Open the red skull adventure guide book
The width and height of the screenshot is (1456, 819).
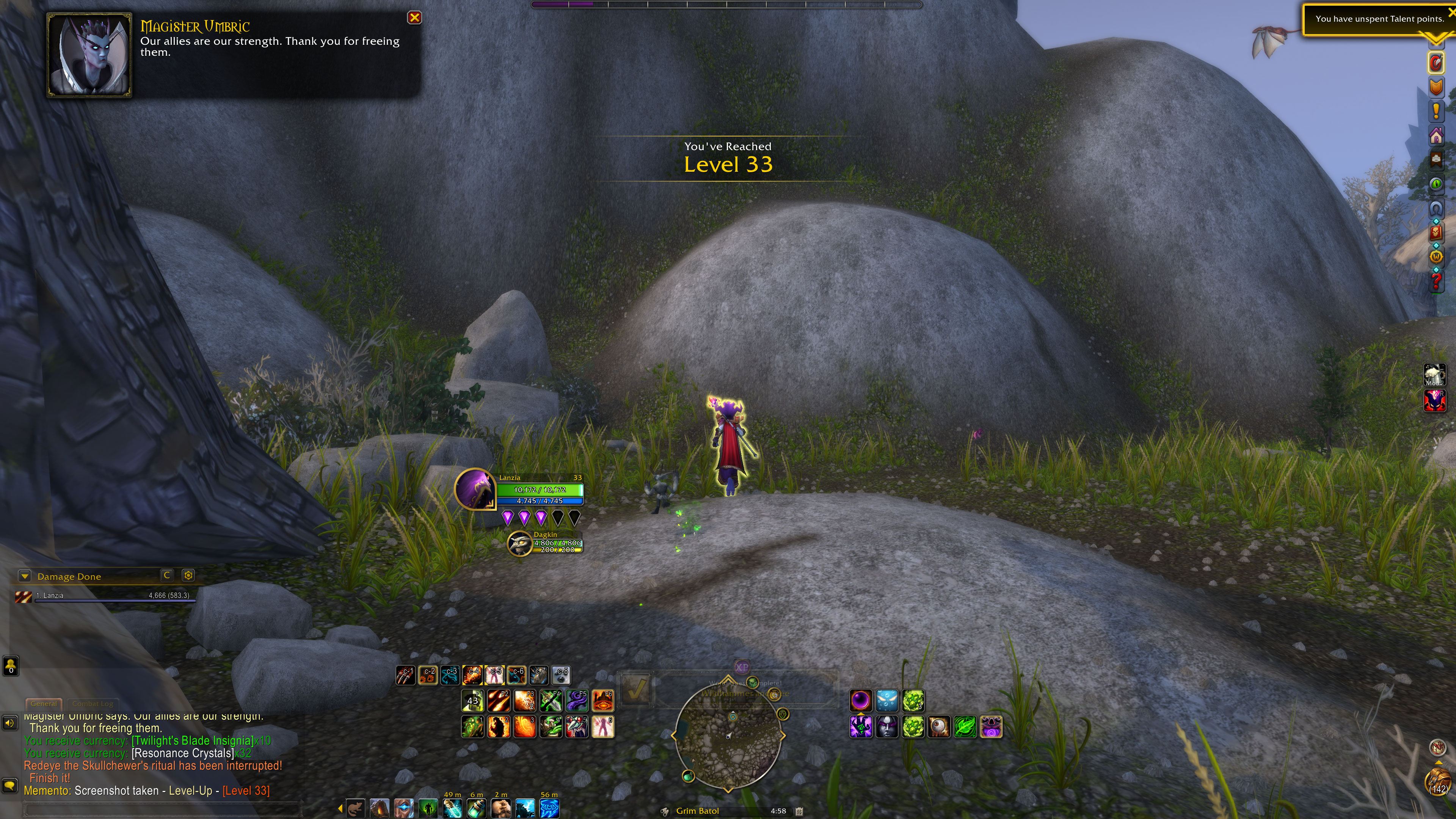(1436, 232)
